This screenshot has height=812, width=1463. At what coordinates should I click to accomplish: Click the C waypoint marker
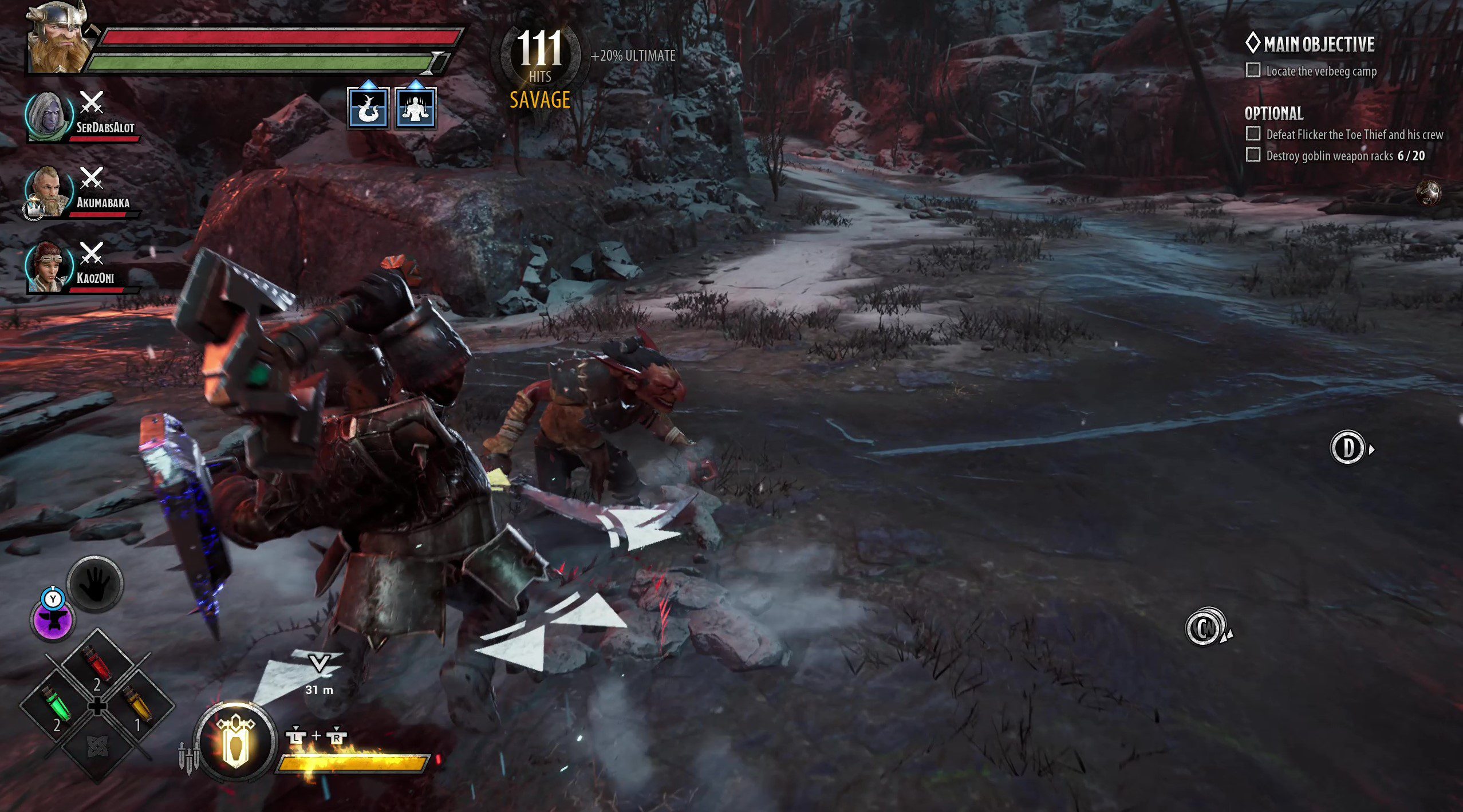click(x=1205, y=628)
